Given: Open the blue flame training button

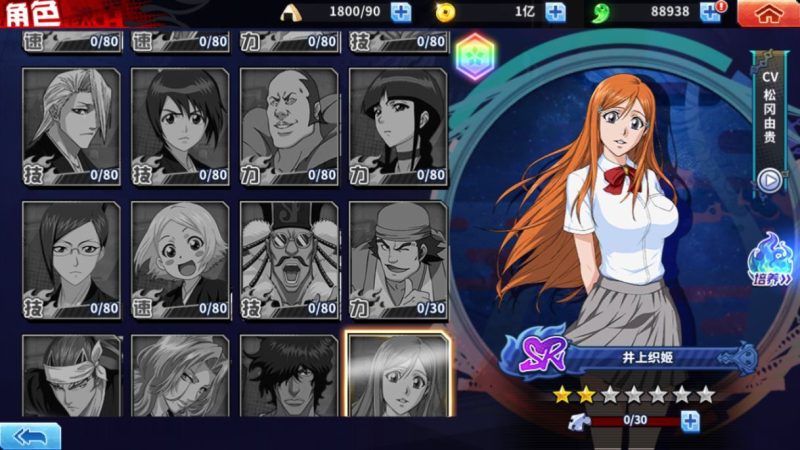Looking at the screenshot, I should click(771, 260).
